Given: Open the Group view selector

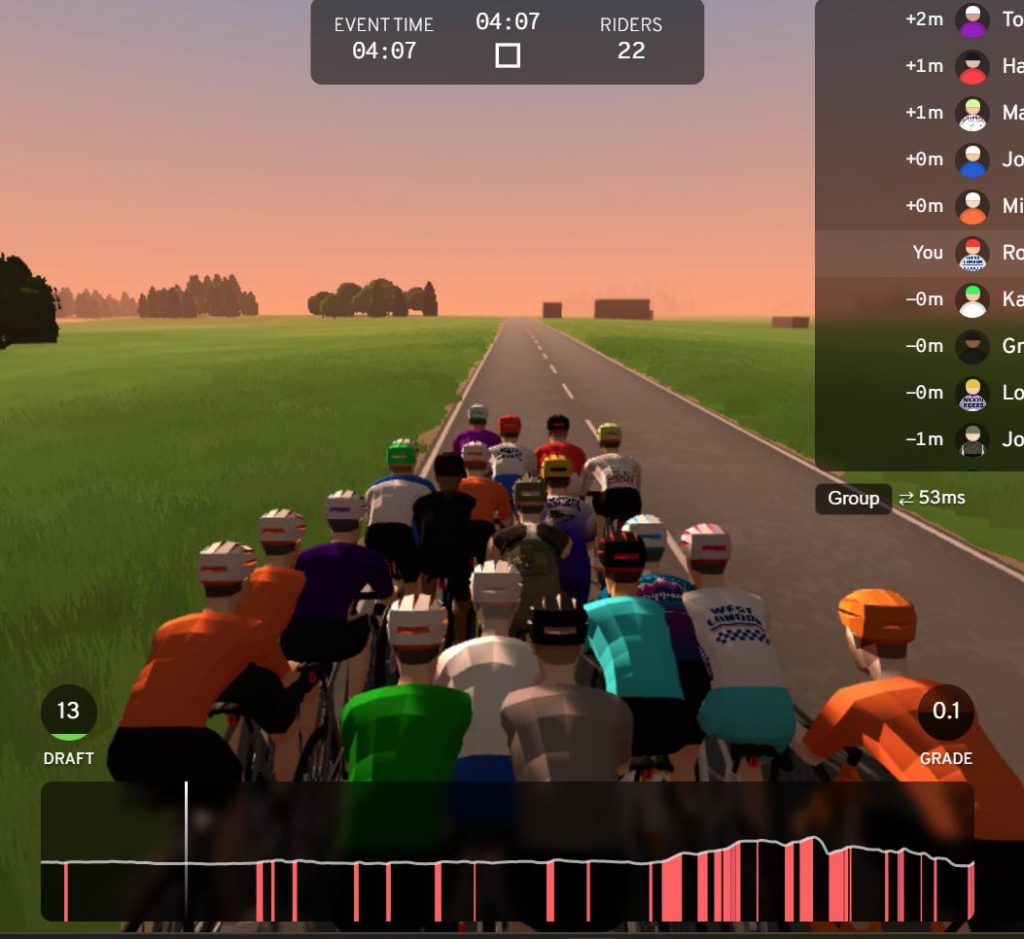Looking at the screenshot, I should [x=853, y=498].
